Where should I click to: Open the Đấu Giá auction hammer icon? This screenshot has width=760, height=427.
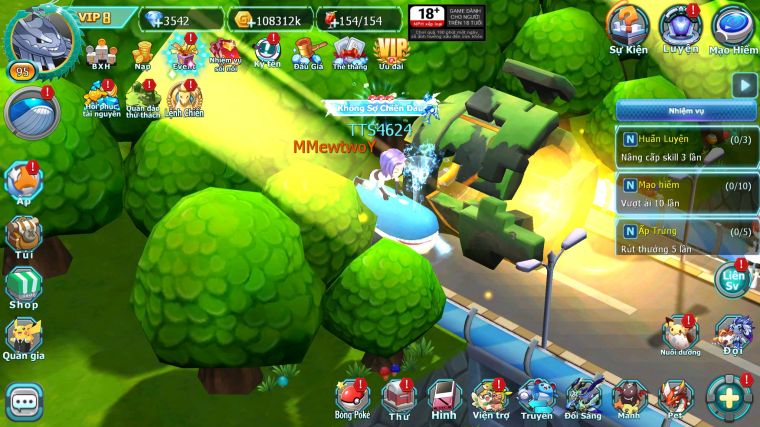307,50
